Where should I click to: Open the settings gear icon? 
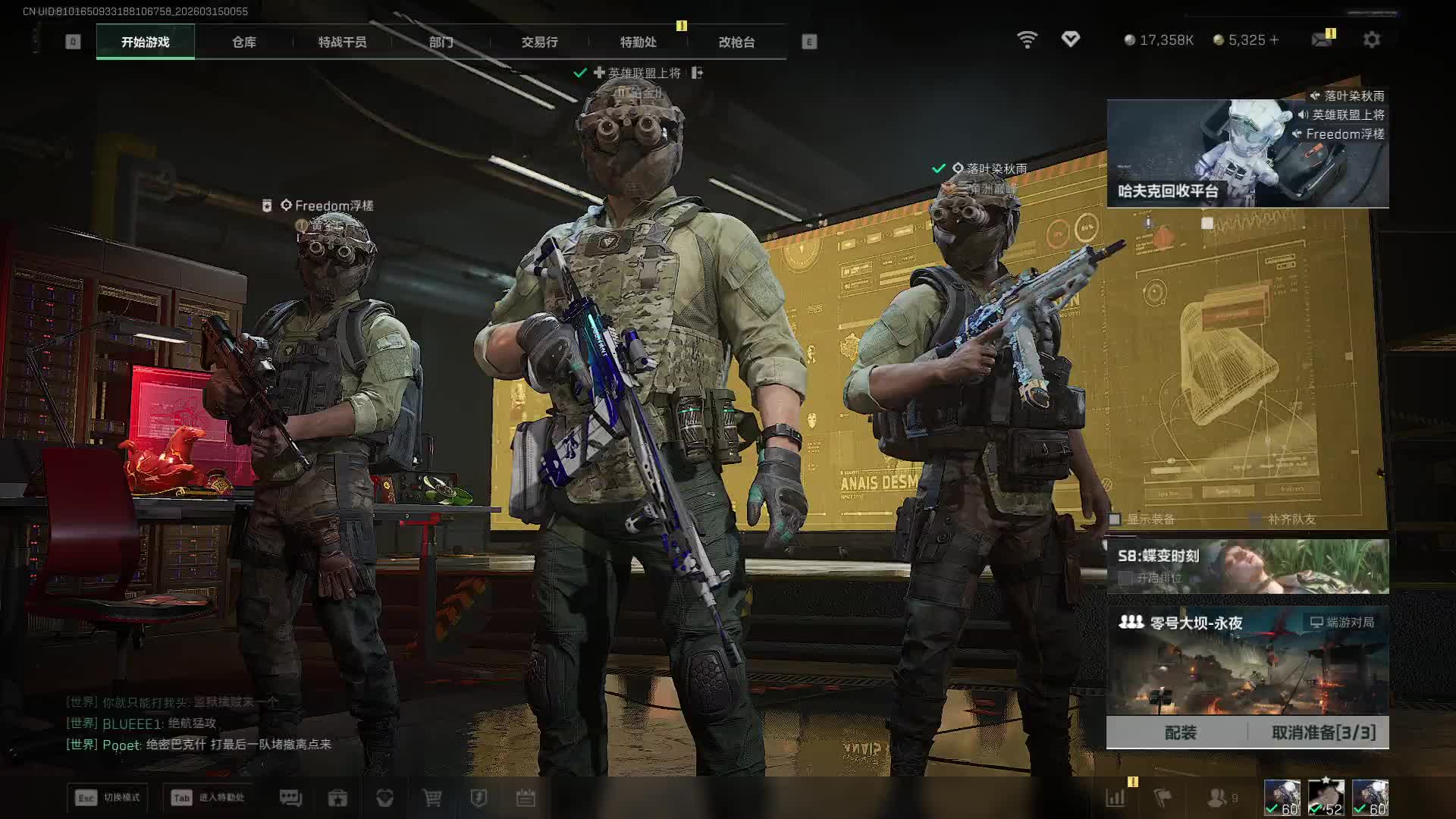(1371, 39)
